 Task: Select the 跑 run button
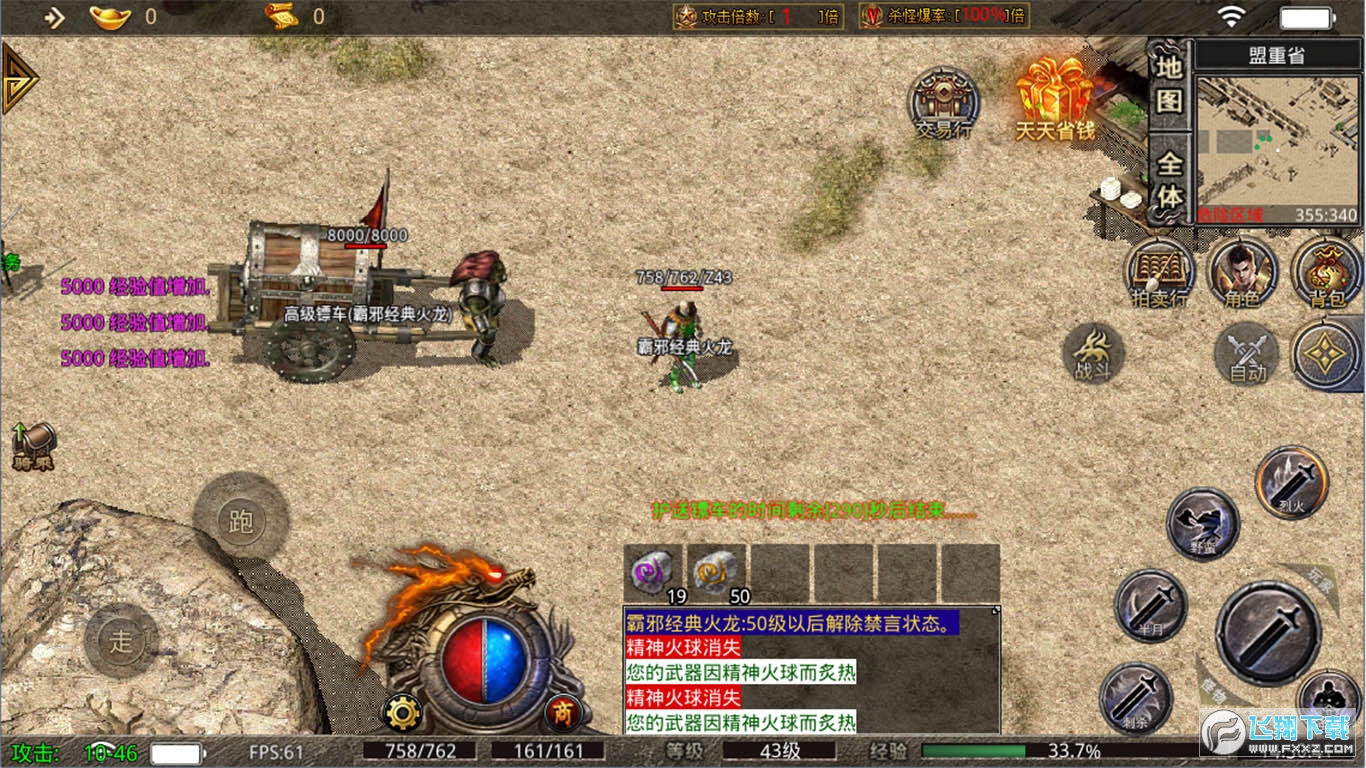pyautogui.click(x=241, y=519)
